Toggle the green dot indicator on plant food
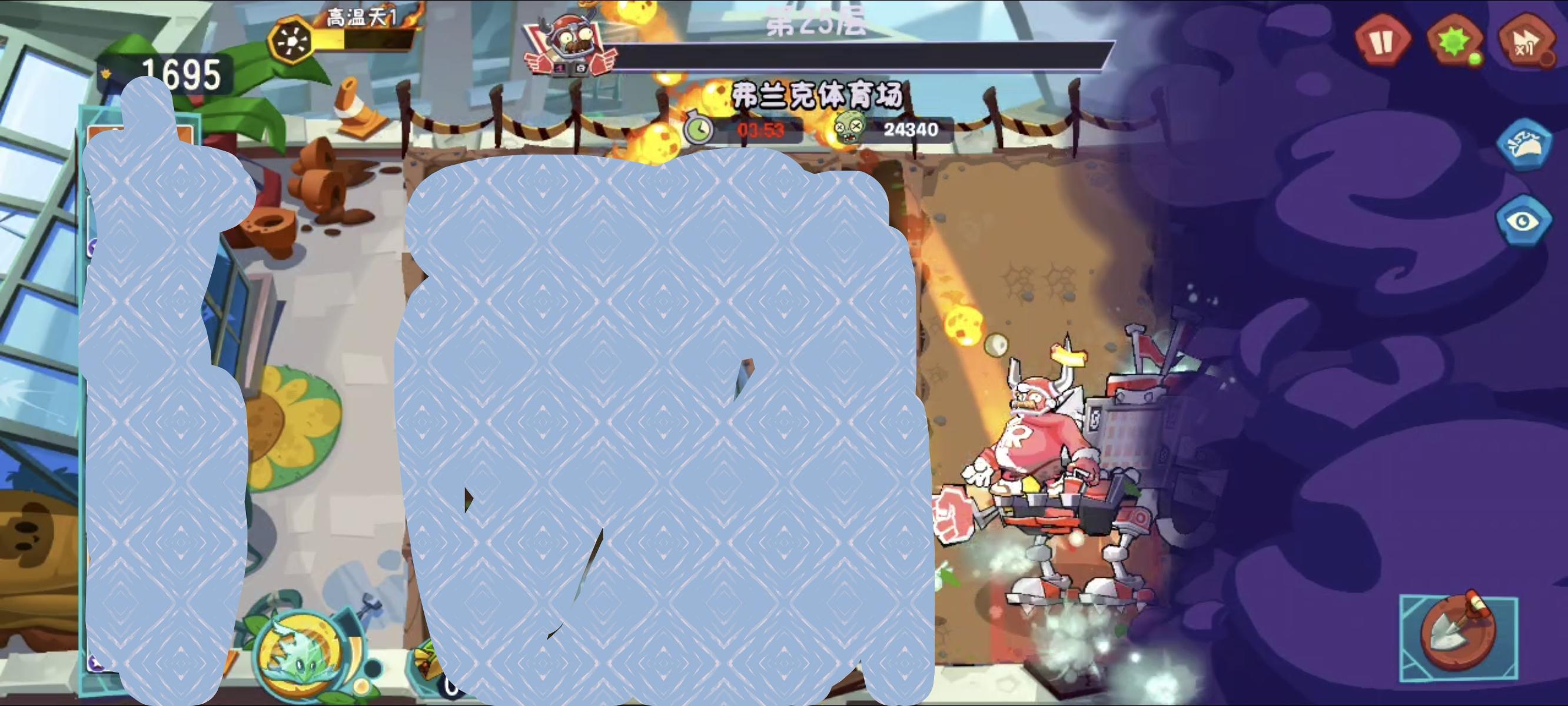The image size is (1568, 706). pyautogui.click(x=1477, y=59)
